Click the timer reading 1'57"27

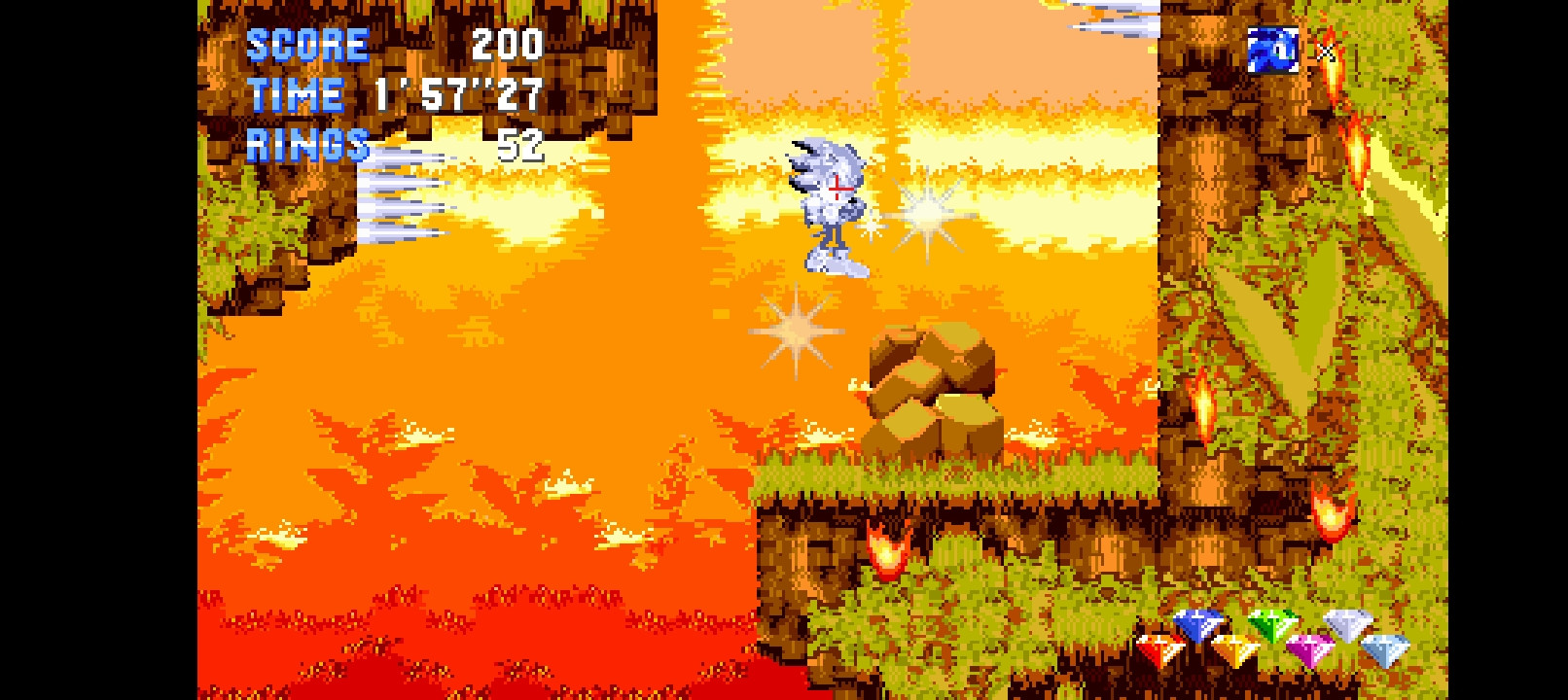[457, 94]
